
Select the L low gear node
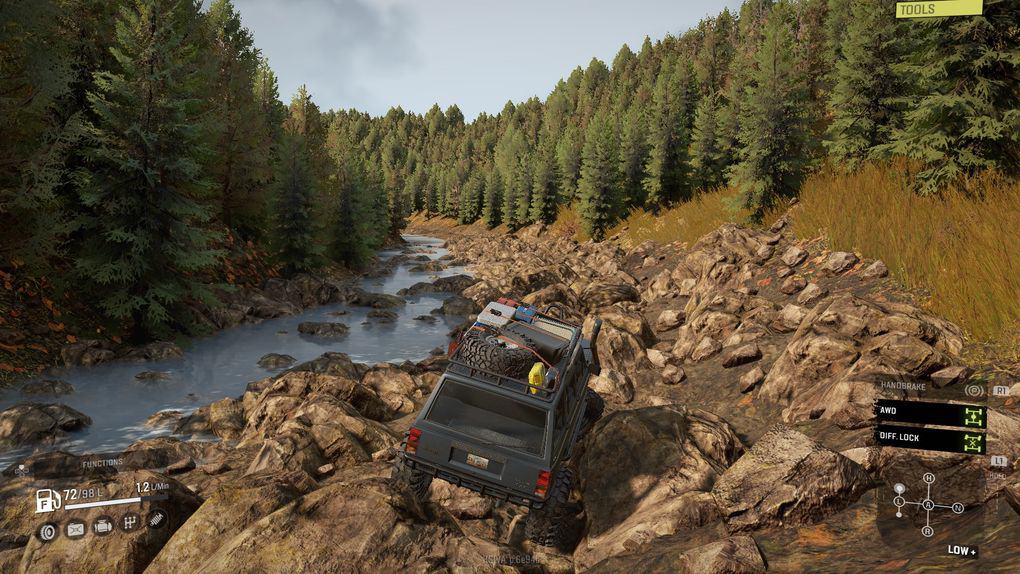click(x=899, y=500)
